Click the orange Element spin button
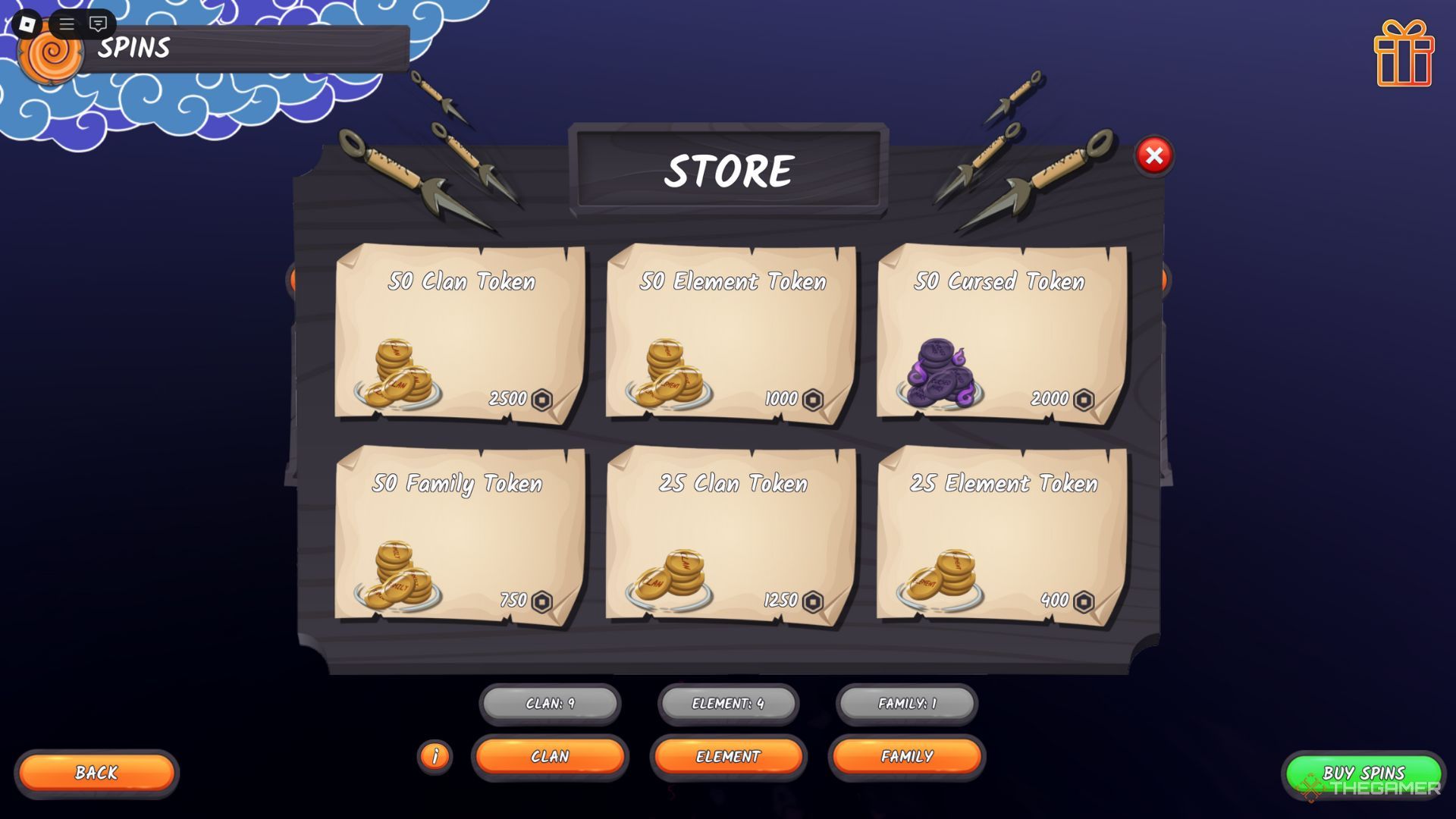Screen dimensions: 1456x819 point(728,756)
